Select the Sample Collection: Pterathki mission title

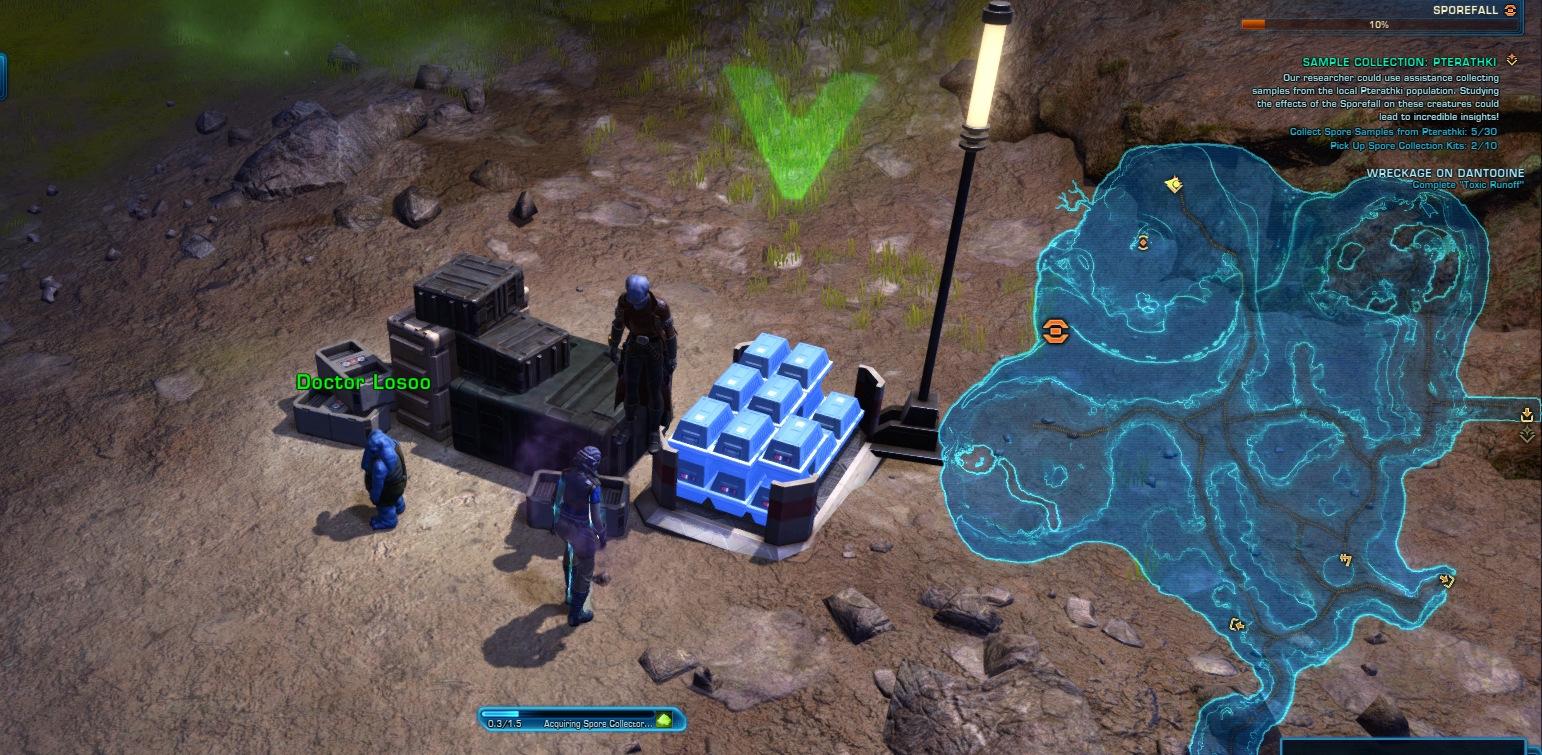pyautogui.click(x=1399, y=62)
